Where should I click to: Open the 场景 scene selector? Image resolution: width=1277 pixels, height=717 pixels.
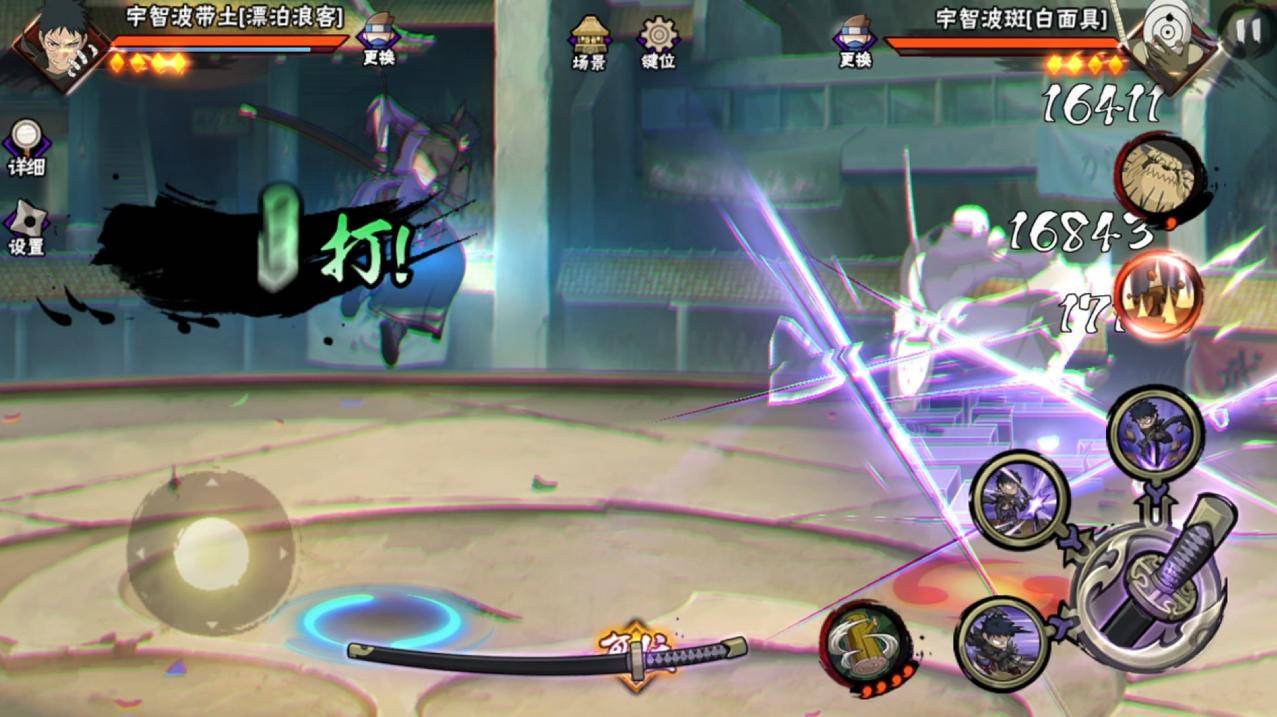point(588,42)
